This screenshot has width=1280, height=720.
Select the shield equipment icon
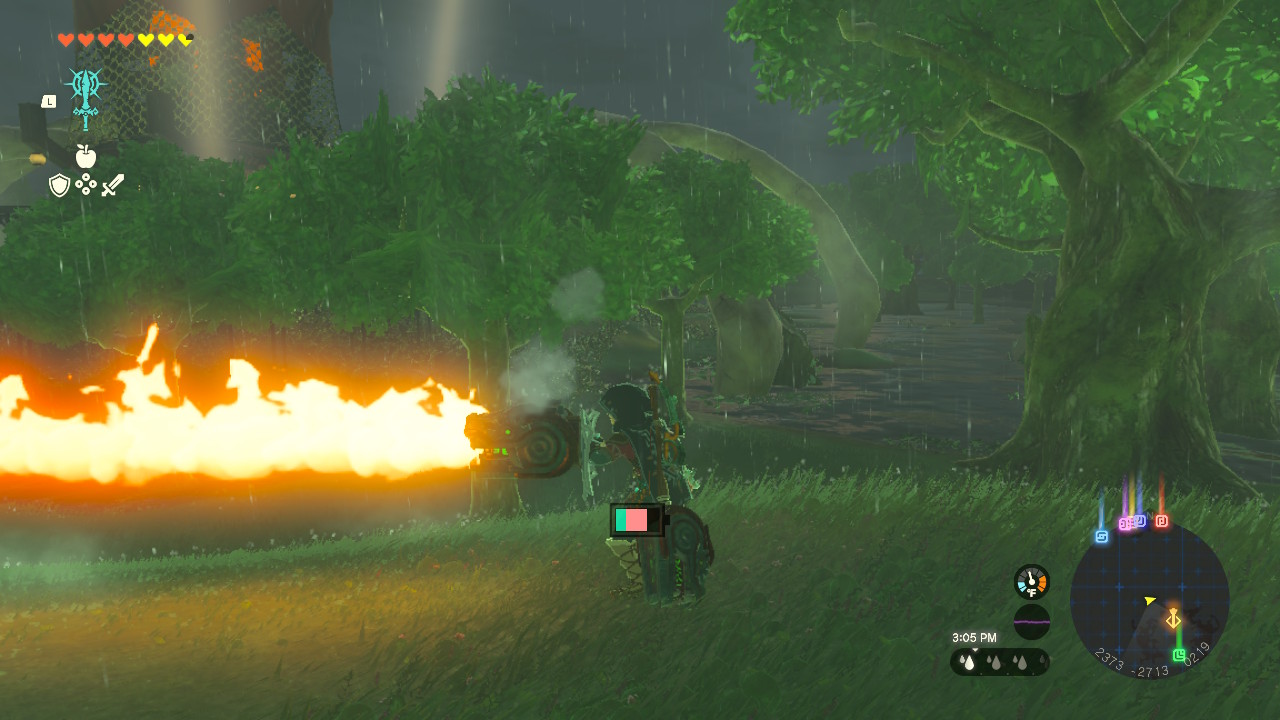click(x=60, y=185)
